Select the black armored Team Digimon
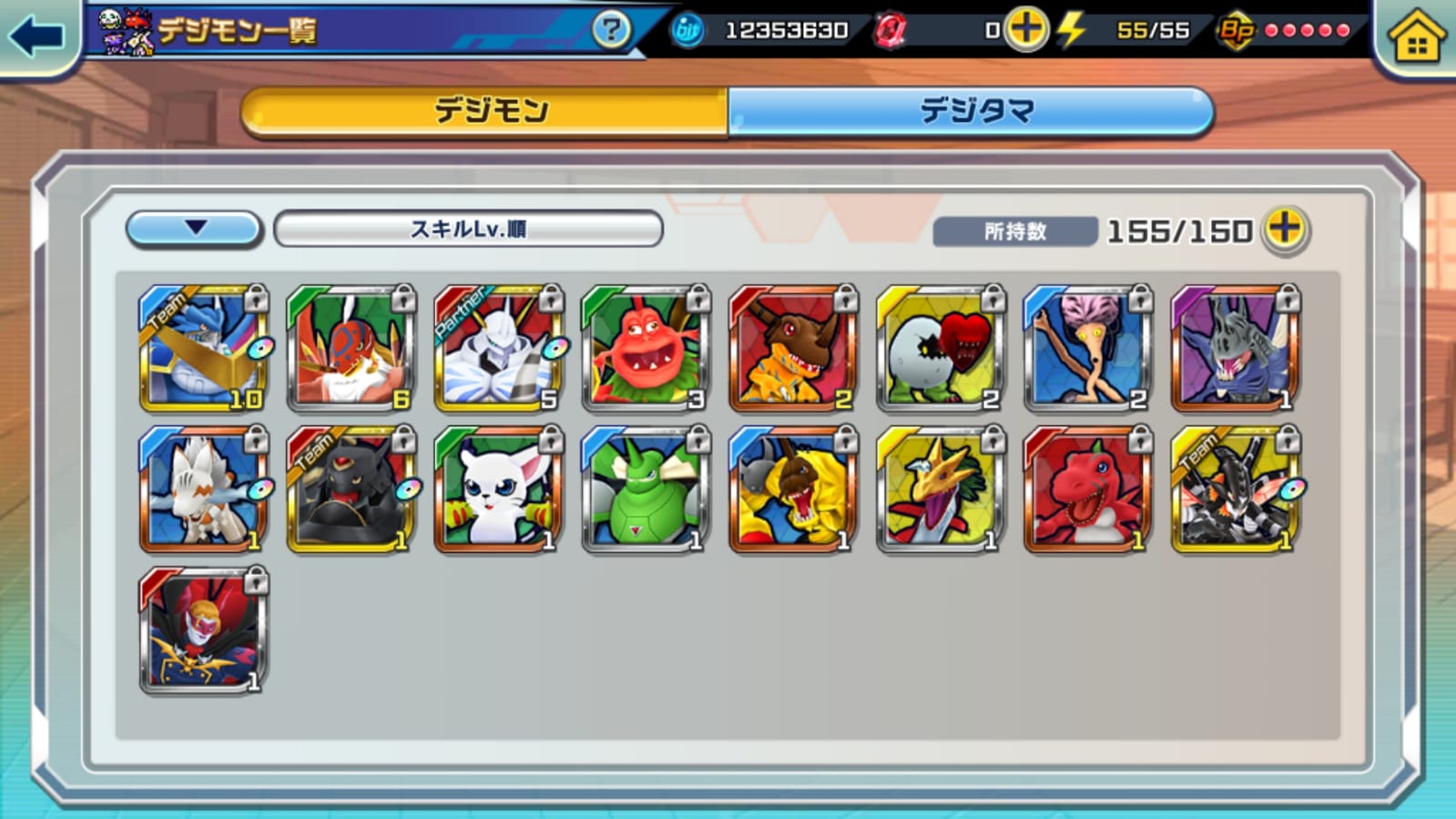1456x819 pixels. coord(351,491)
